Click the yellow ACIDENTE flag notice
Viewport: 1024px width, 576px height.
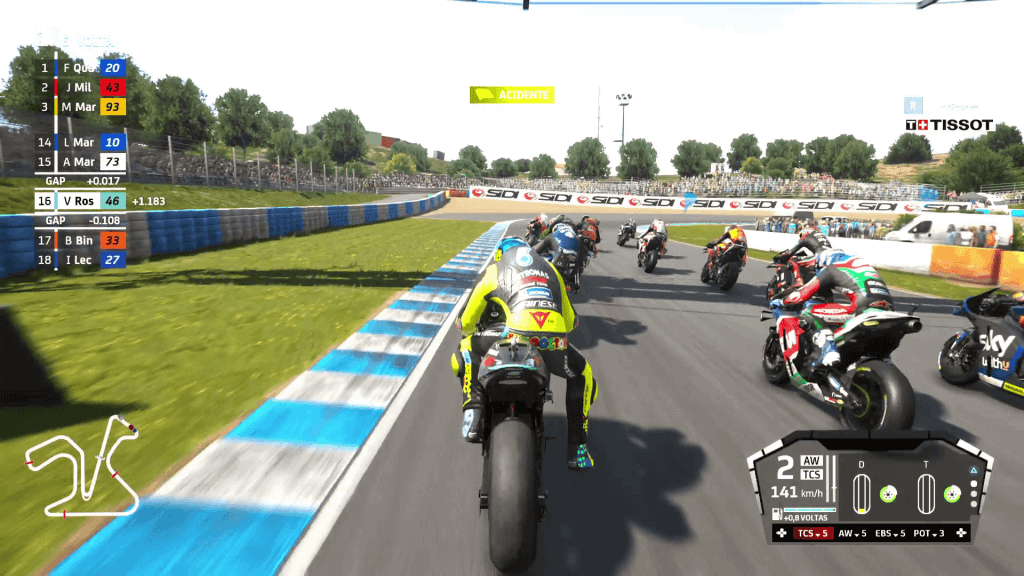[x=512, y=95]
